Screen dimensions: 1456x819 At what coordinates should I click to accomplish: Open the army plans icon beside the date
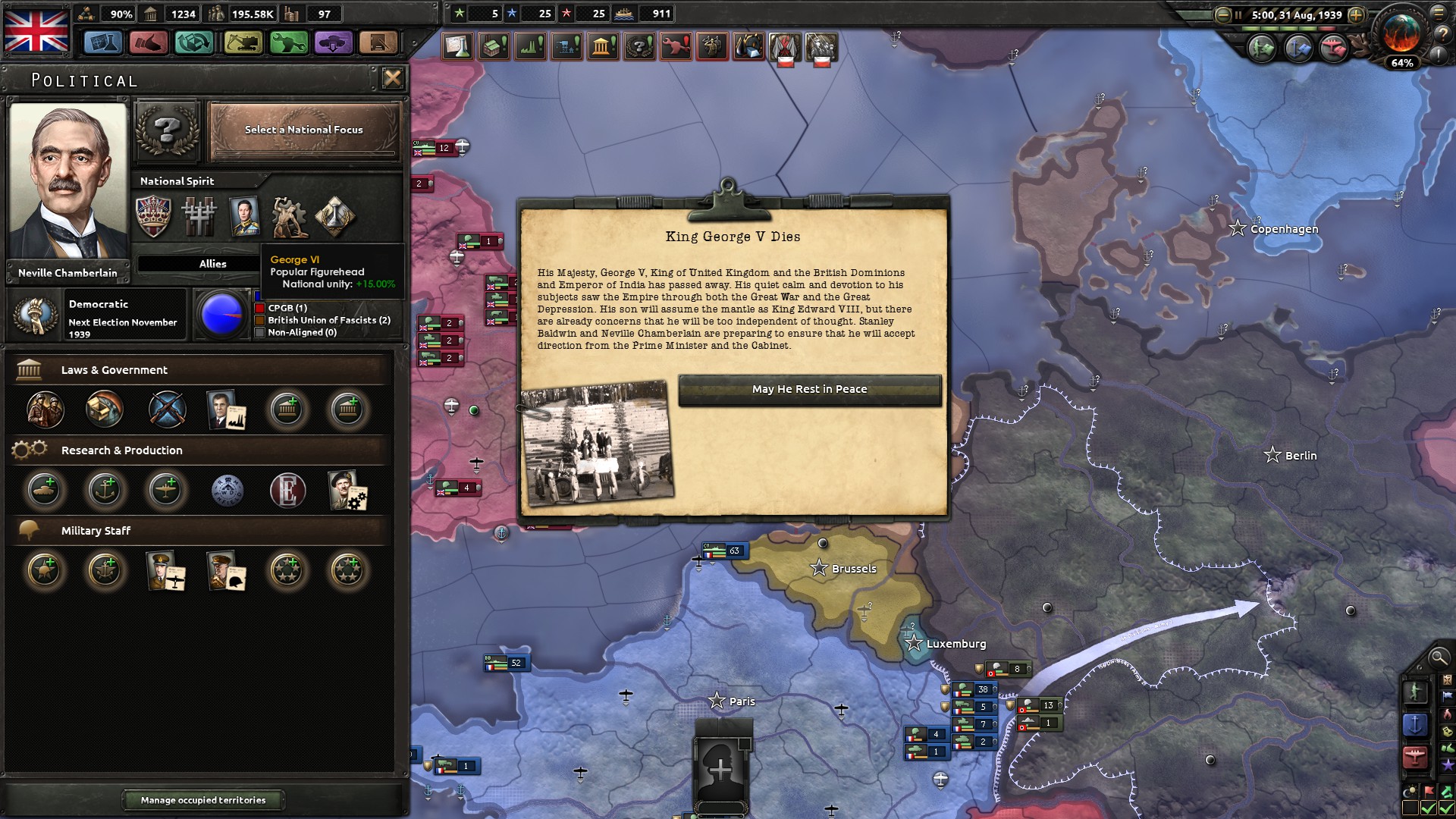pyautogui.click(x=1263, y=47)
